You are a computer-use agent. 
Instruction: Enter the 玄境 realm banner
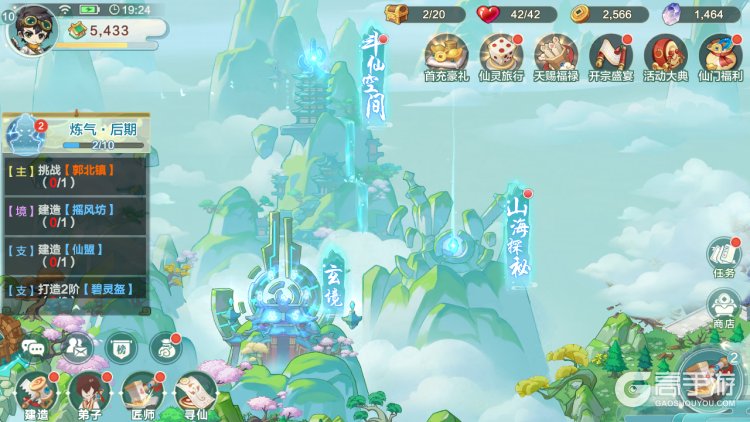333,285
